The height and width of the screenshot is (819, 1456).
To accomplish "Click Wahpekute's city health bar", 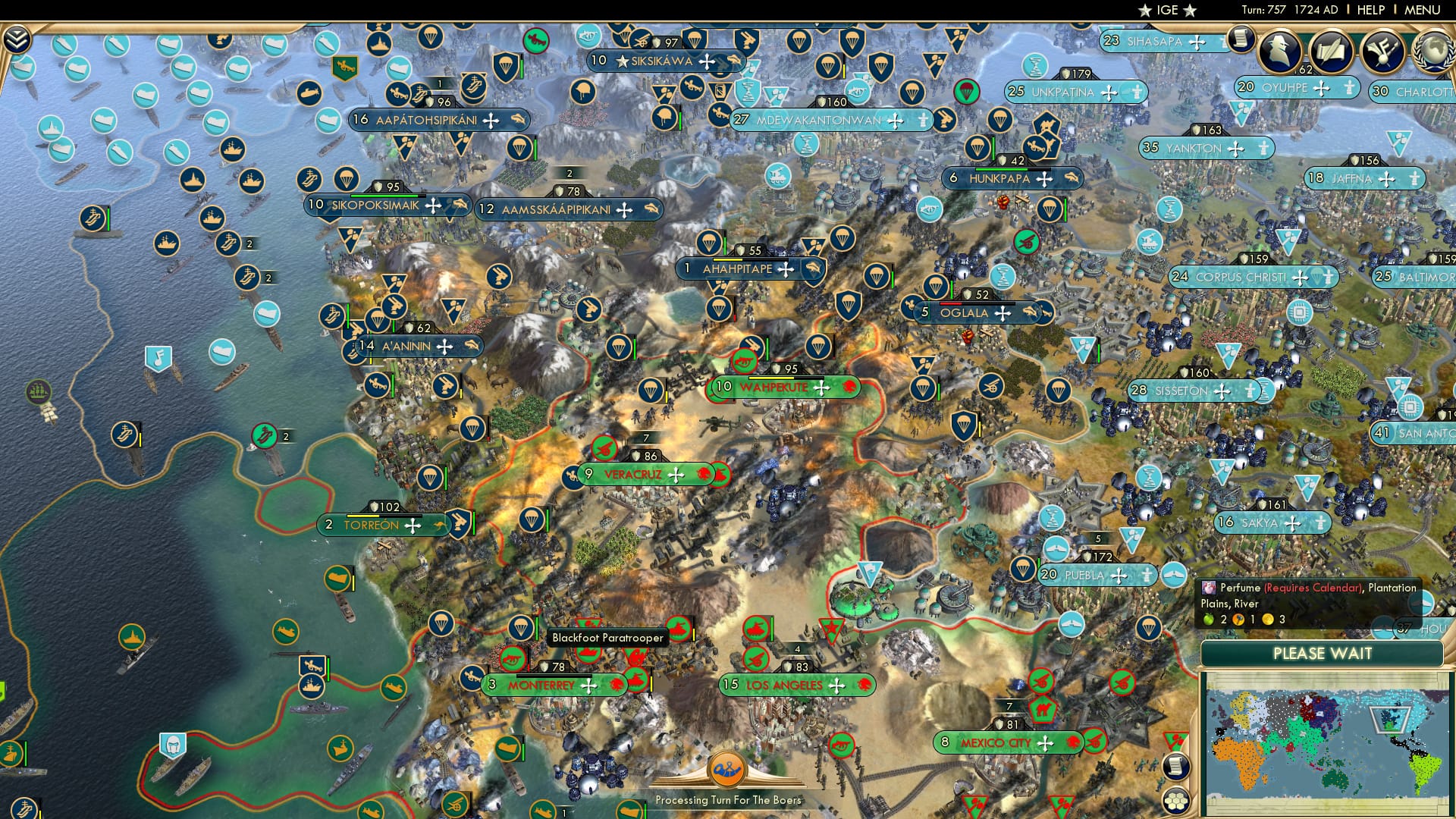I will [x=786, y=378].
